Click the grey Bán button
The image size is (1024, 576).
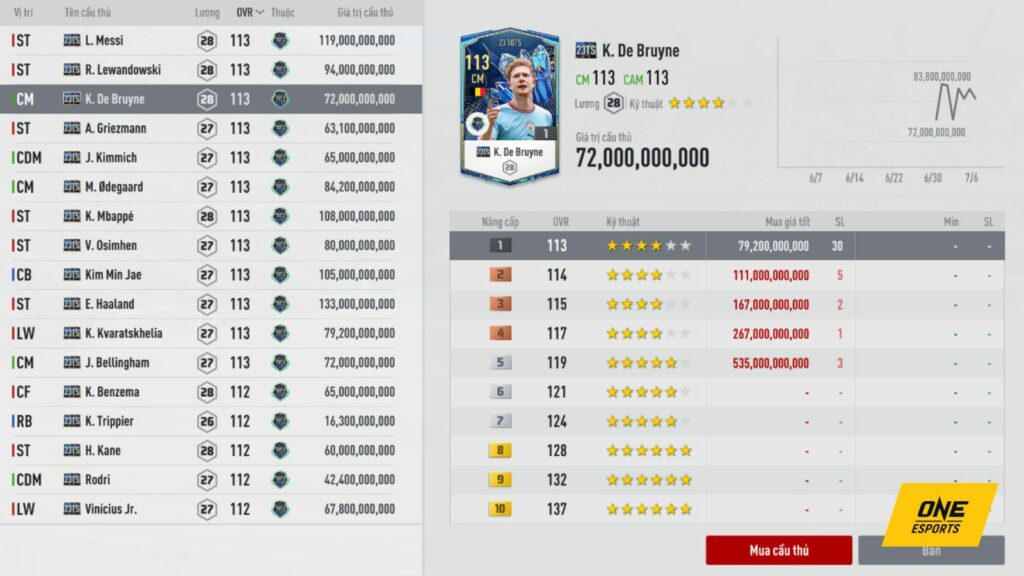click(x=930, y=550)
